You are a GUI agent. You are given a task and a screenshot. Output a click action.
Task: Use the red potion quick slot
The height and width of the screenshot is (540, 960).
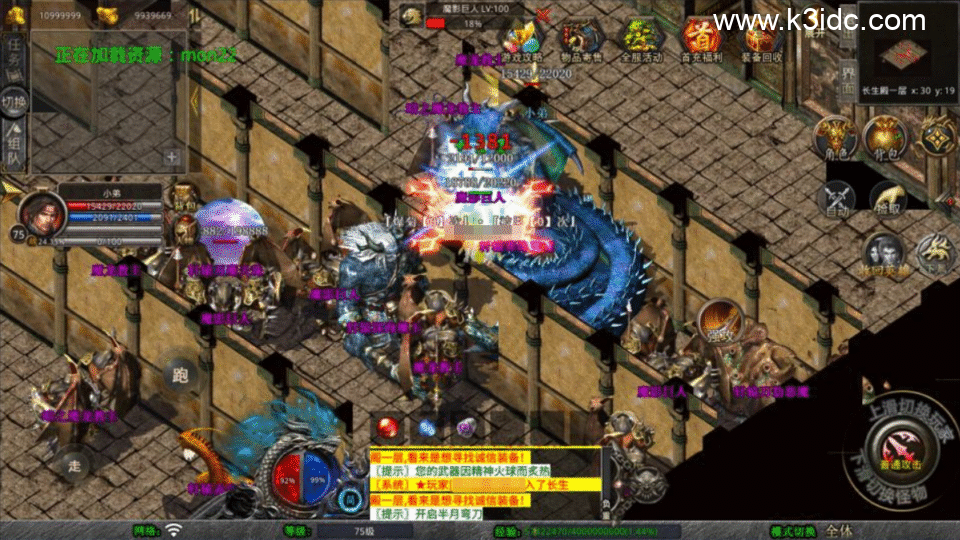388,428
